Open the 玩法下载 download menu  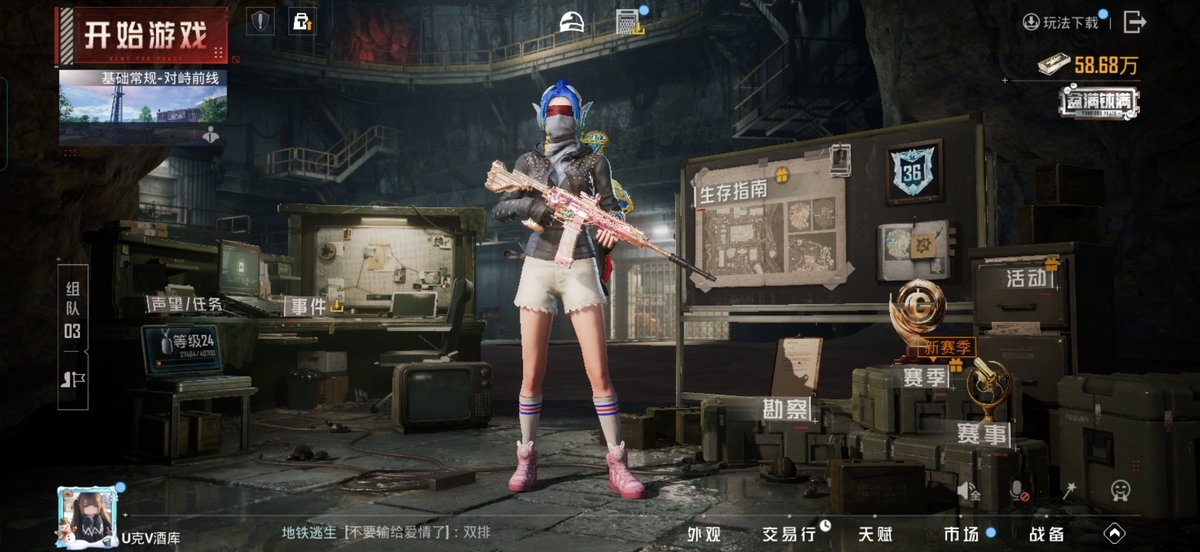point(1061,22)
